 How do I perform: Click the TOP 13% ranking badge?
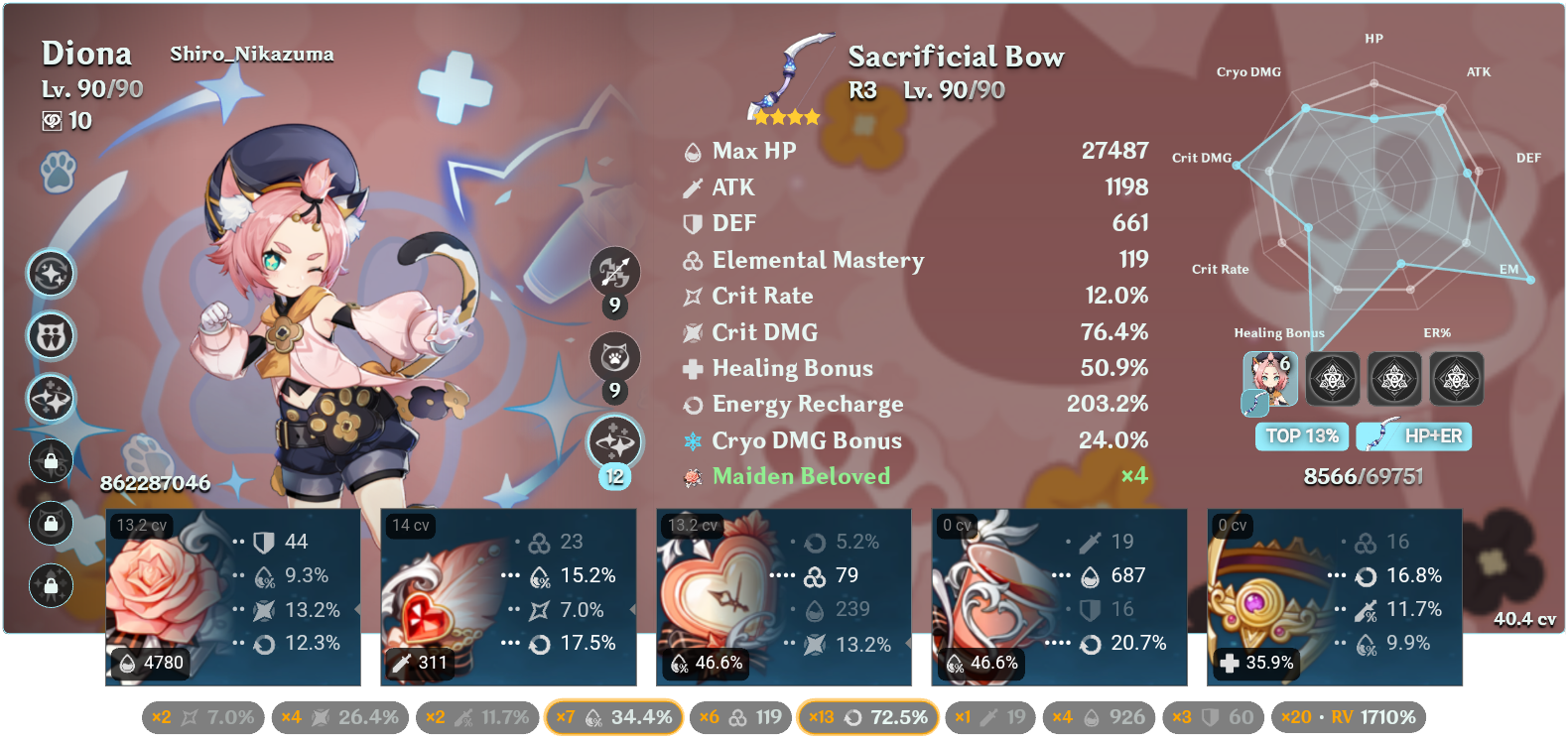[1301, 436]
